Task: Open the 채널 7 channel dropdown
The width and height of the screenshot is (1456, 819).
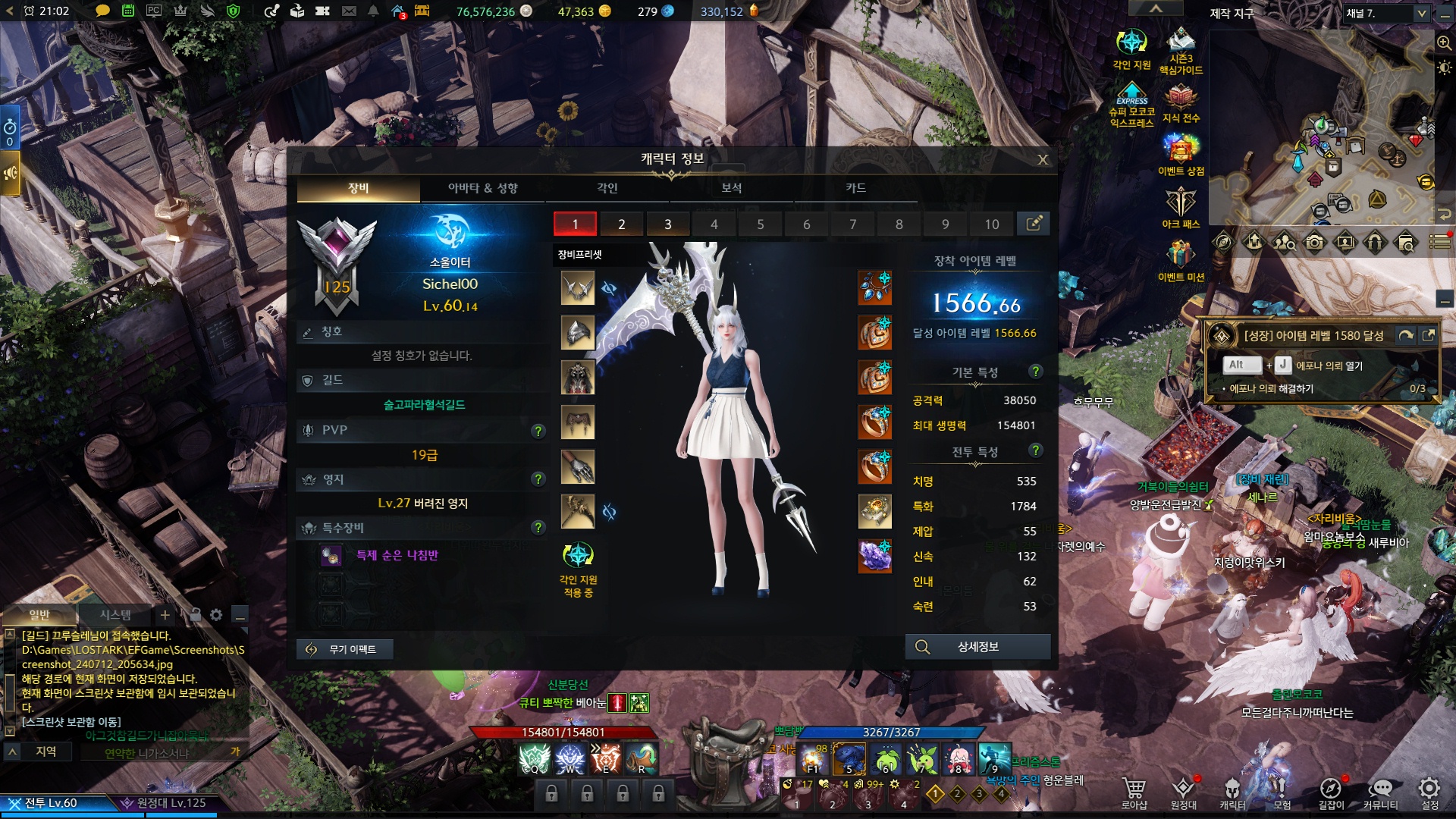Action: pyautogui.click(x=1386, y=13)
